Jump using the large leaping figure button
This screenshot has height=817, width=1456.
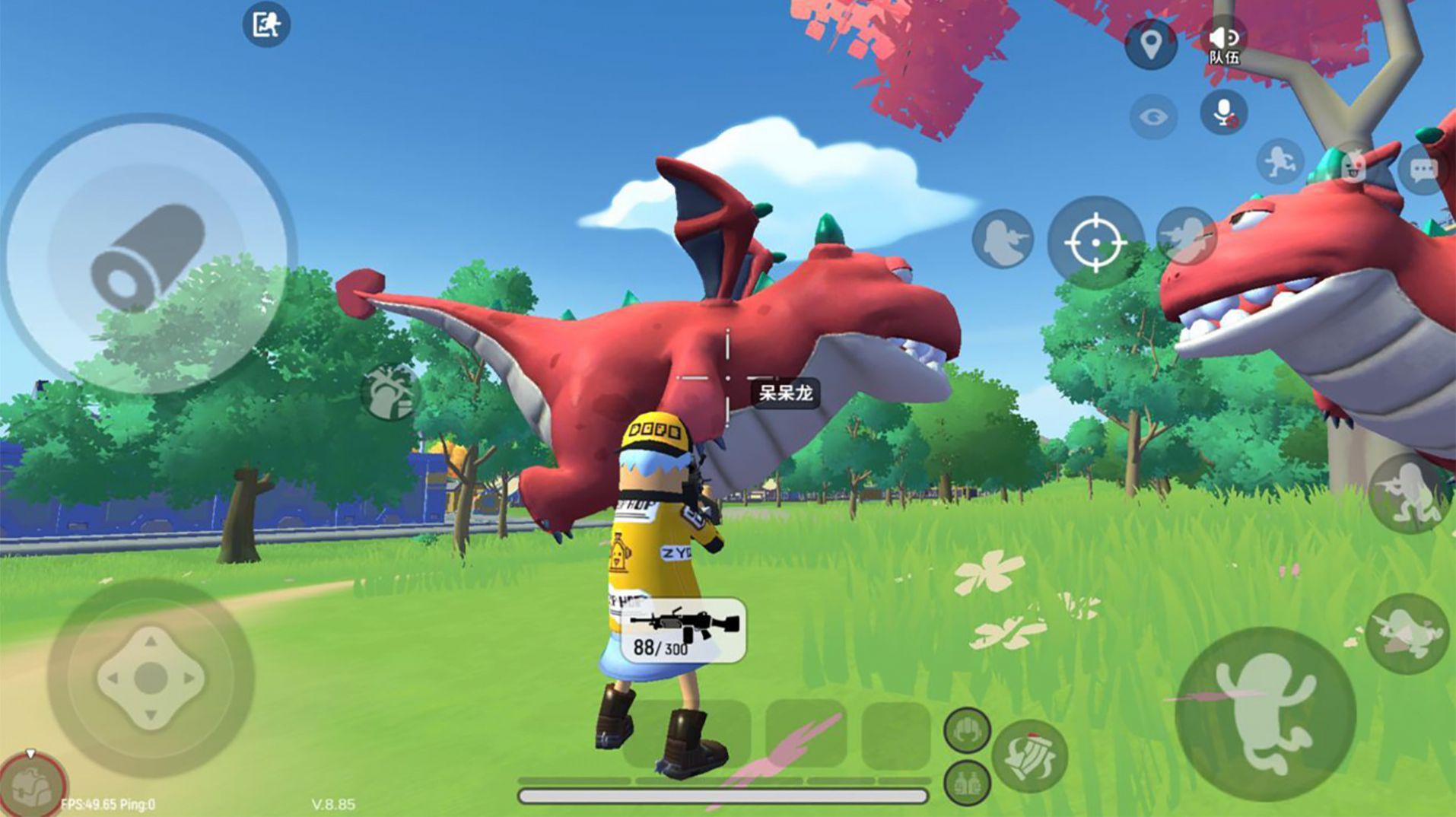click(x=1264, y=713)
